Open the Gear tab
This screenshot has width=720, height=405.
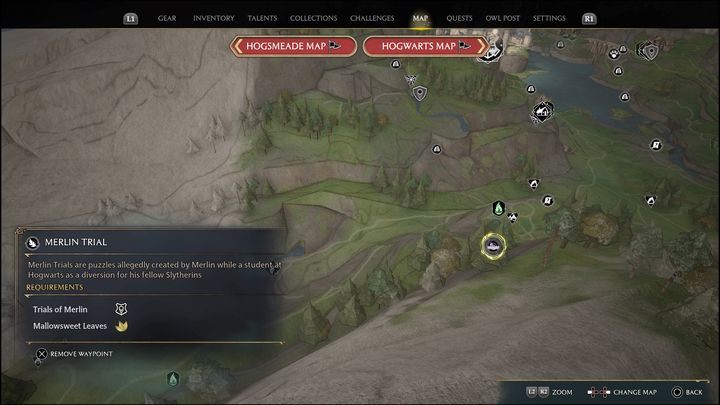(x=167, y=18)
